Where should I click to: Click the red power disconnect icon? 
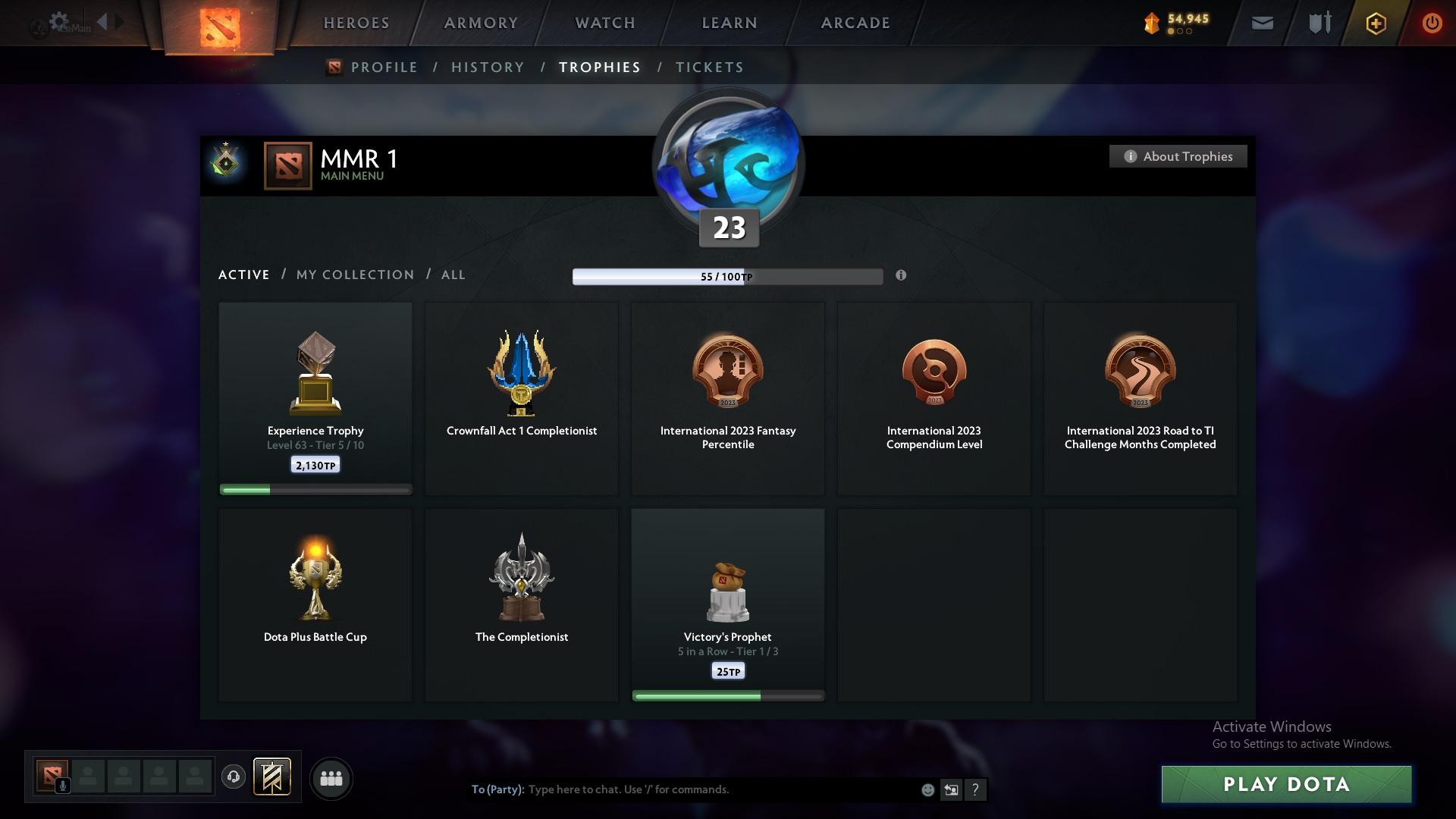click(x=1432, y=23)
